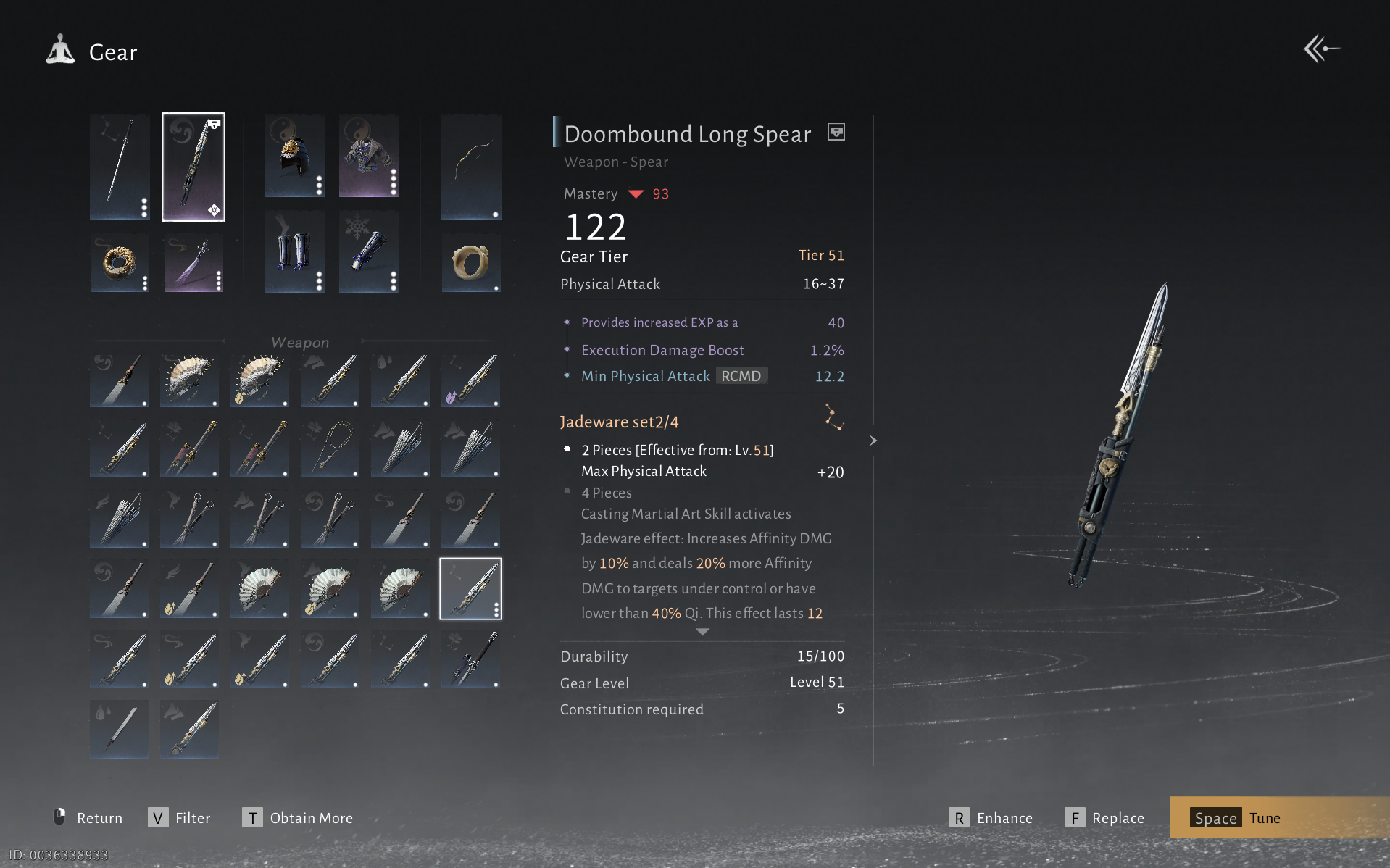The height and width of the screenshot is (868, 1390).
Task: Click the back arrow in the corner
Action: (x=1320, y=49)
